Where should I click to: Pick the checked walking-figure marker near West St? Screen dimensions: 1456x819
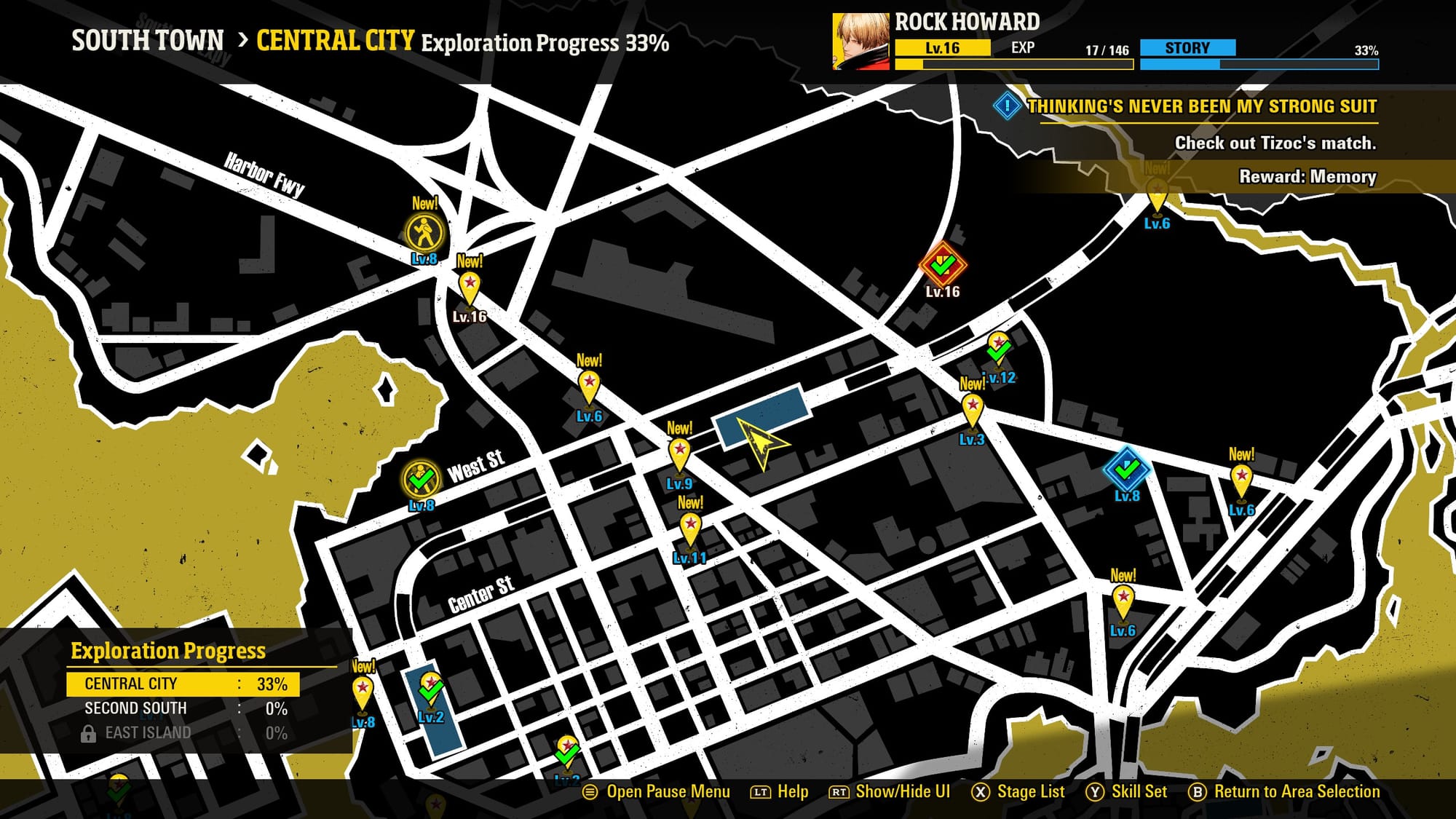pos(421,480)
